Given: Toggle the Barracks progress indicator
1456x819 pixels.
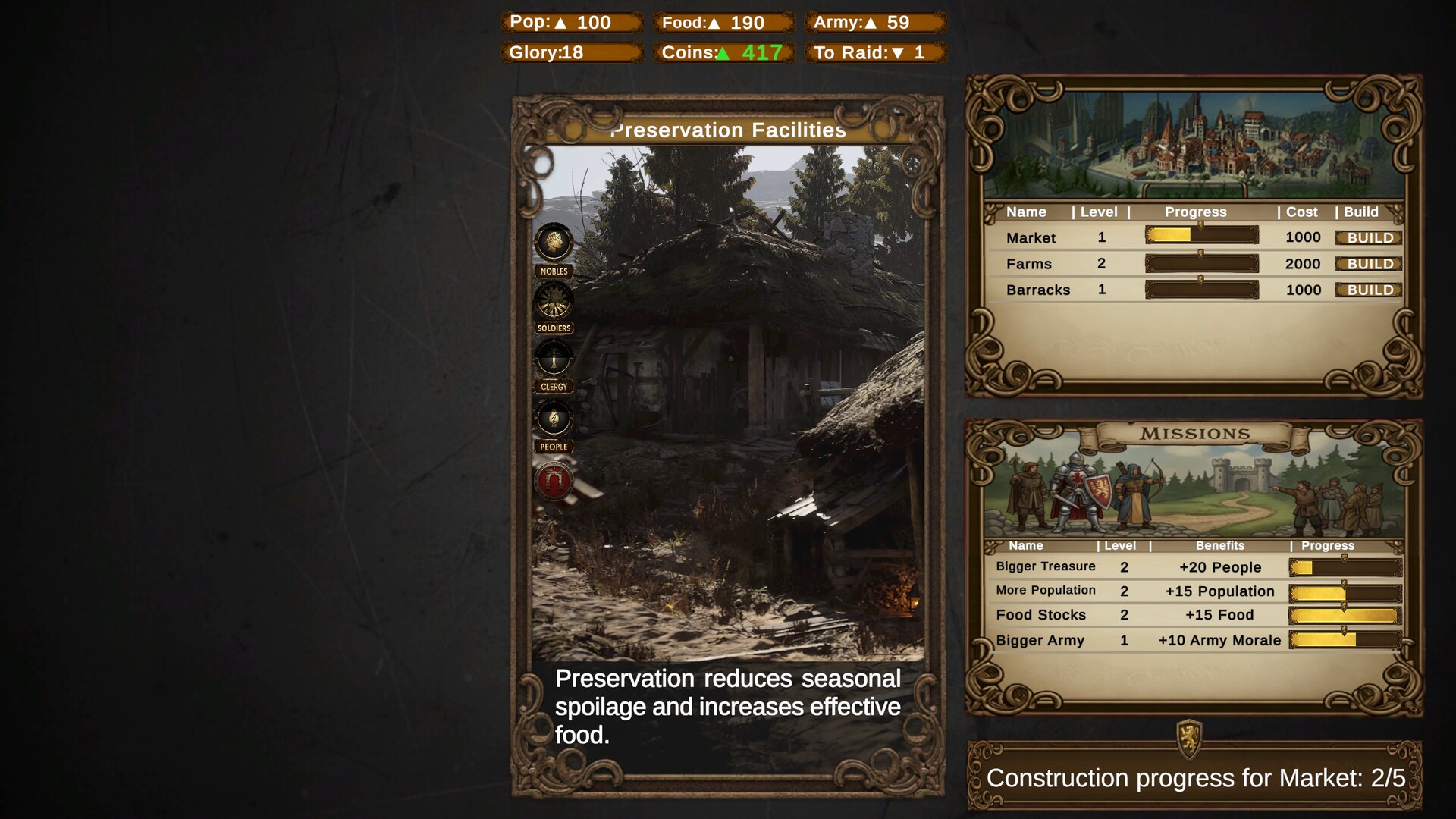Looking at the screenshot, I should click(x=1200, y=290).
